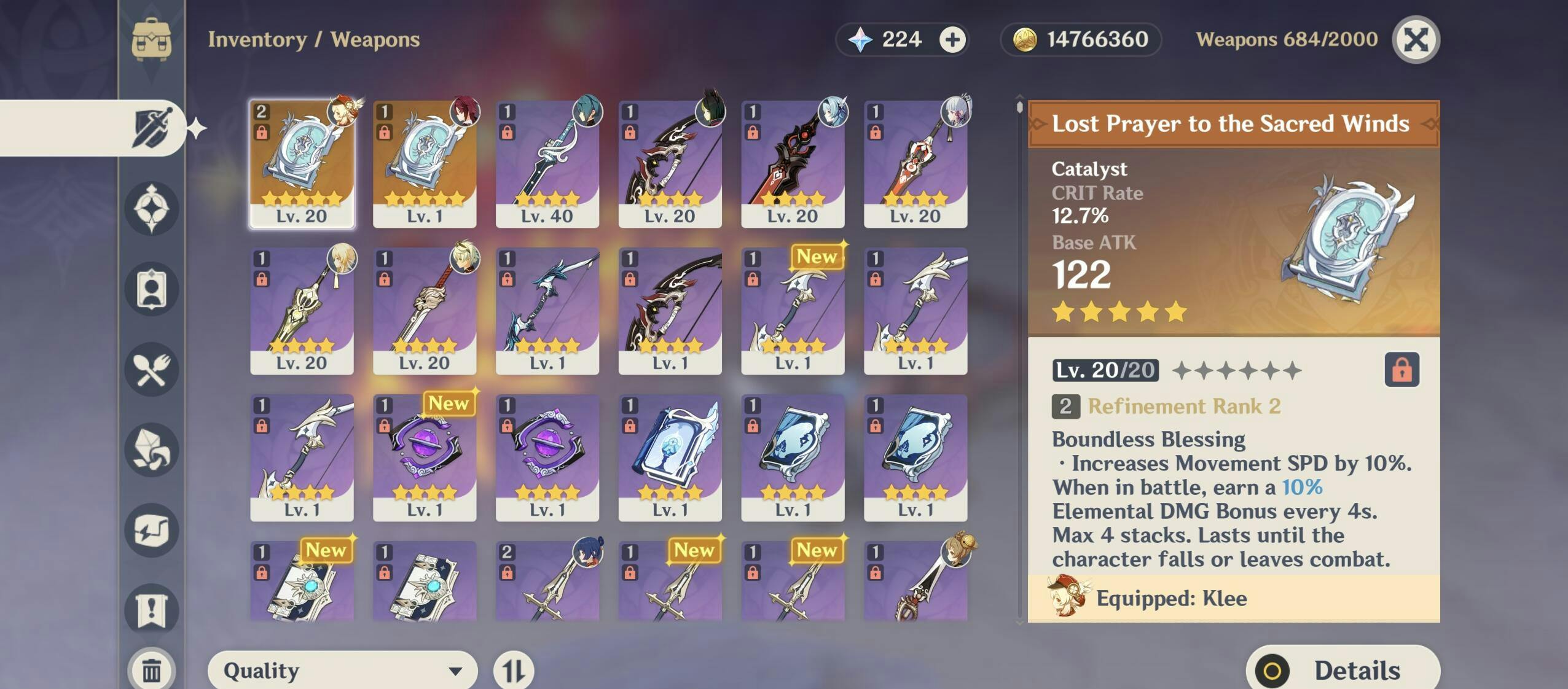This screenshot has width=1568, height=689.
Task: Open weapon Details
Action: tap(1342, 669)
